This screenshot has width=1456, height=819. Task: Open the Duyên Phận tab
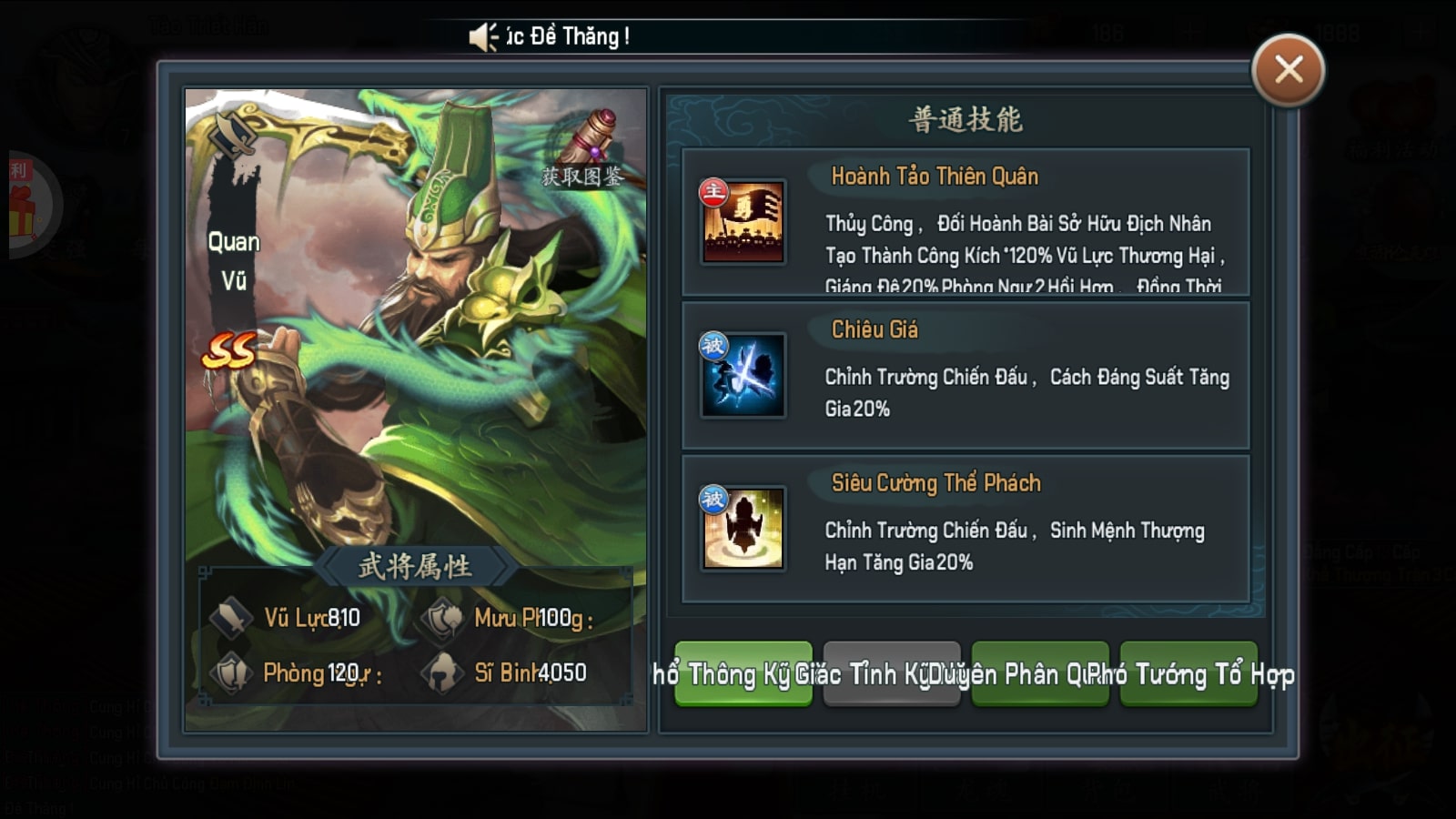pos(1039,673)
